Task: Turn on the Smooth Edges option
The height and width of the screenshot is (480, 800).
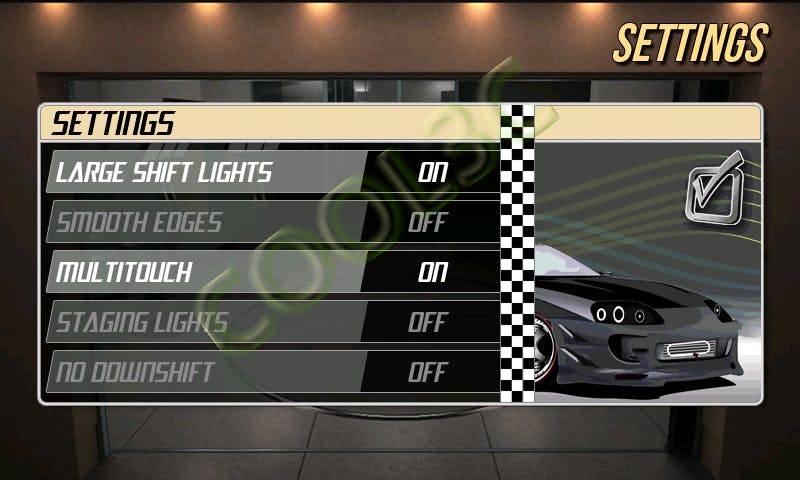Action: click(427, 222)
